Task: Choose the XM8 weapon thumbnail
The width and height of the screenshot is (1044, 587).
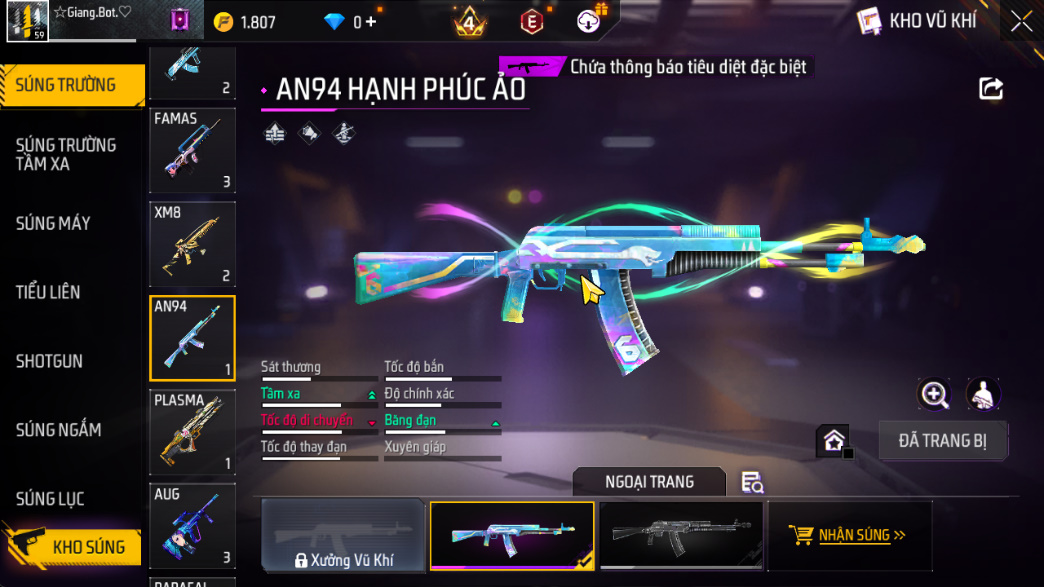Action: (192, 244)
